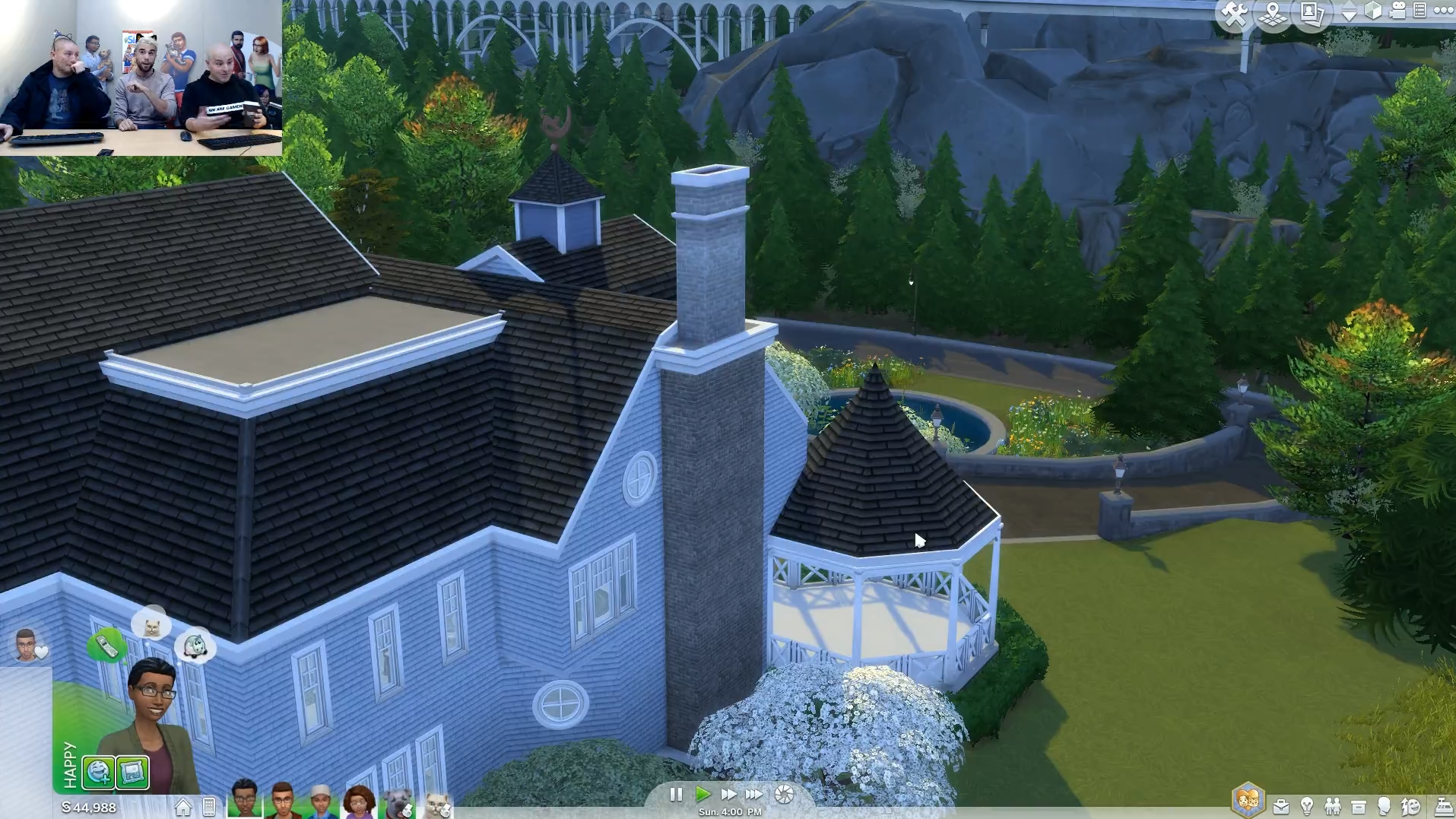Click the floor up/down arrows control
This screenshot has height=819, width=1456.
[1349, 12]
